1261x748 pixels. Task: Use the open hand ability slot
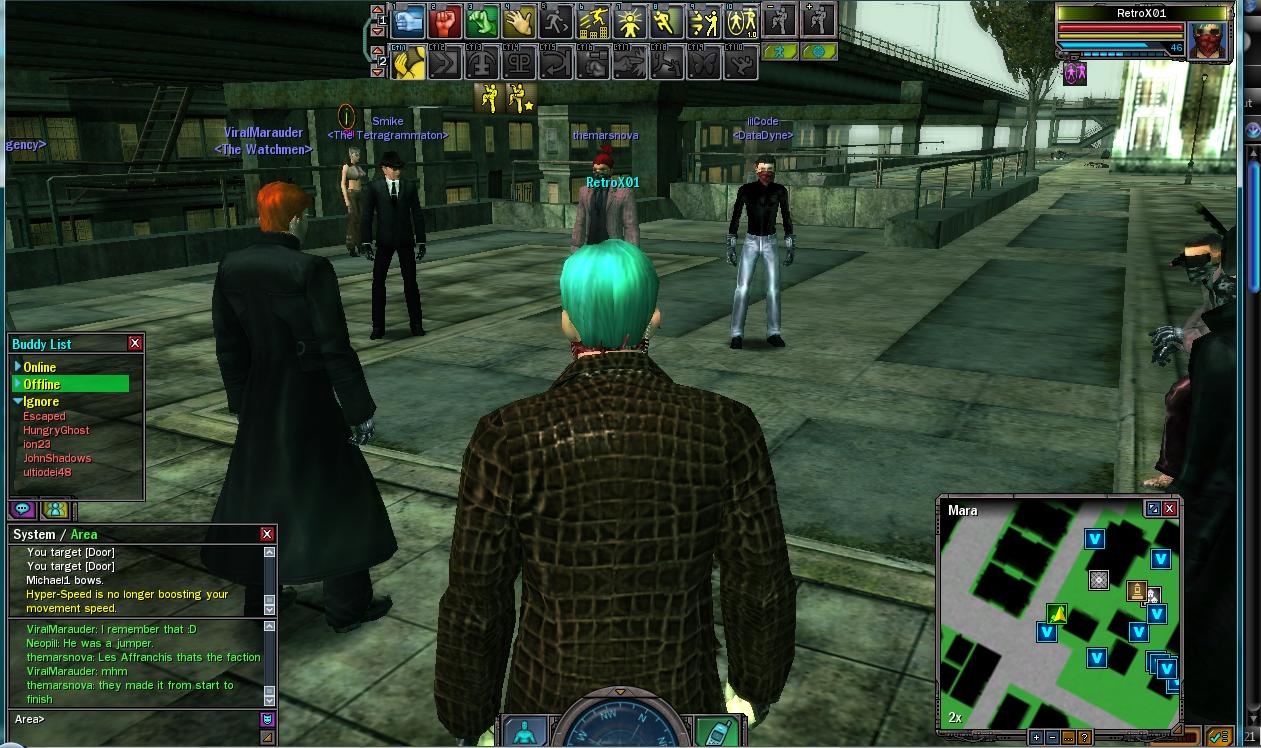click(520, 21)
